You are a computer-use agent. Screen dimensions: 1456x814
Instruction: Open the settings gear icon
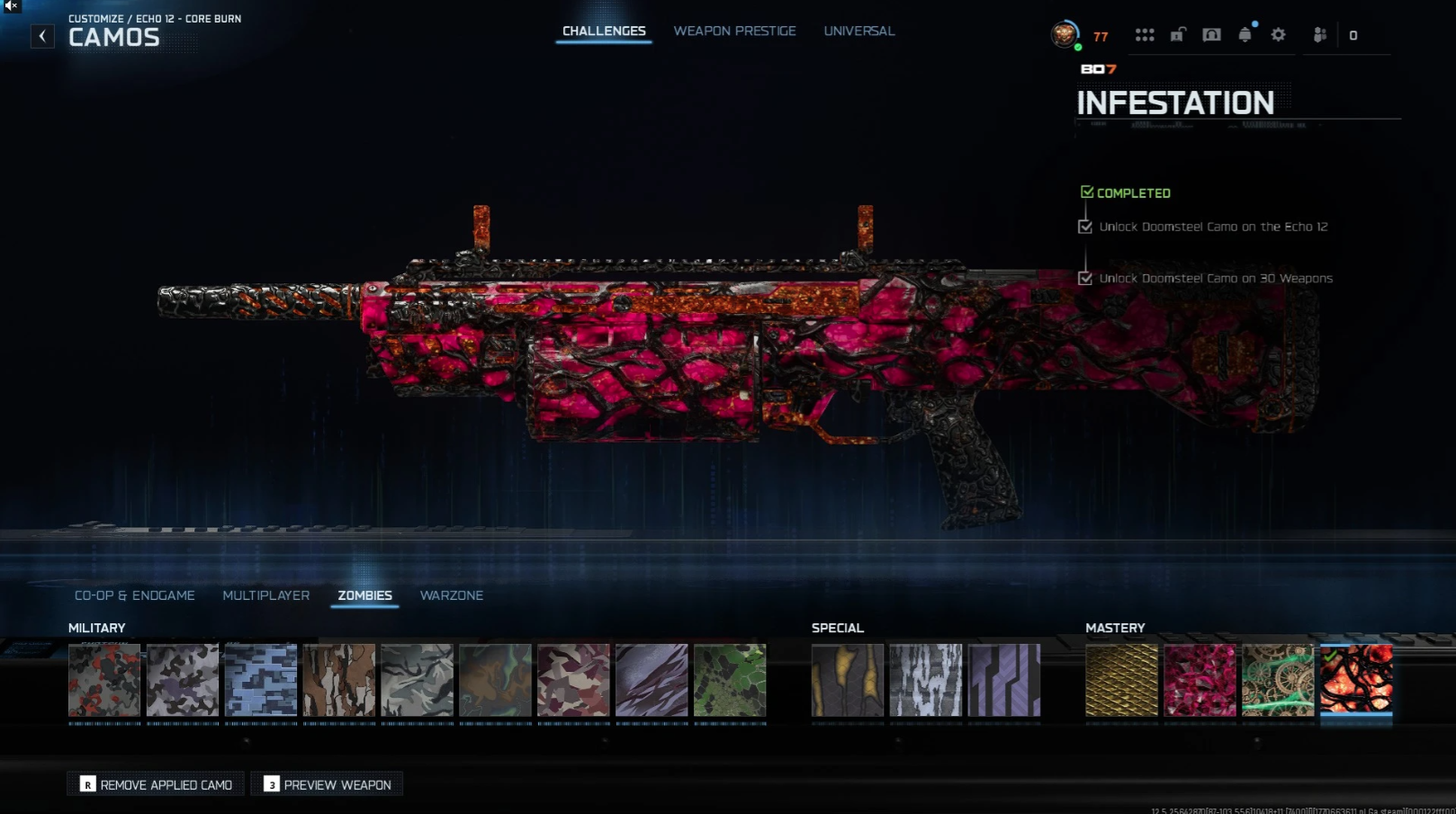[x=1278, y=35]
